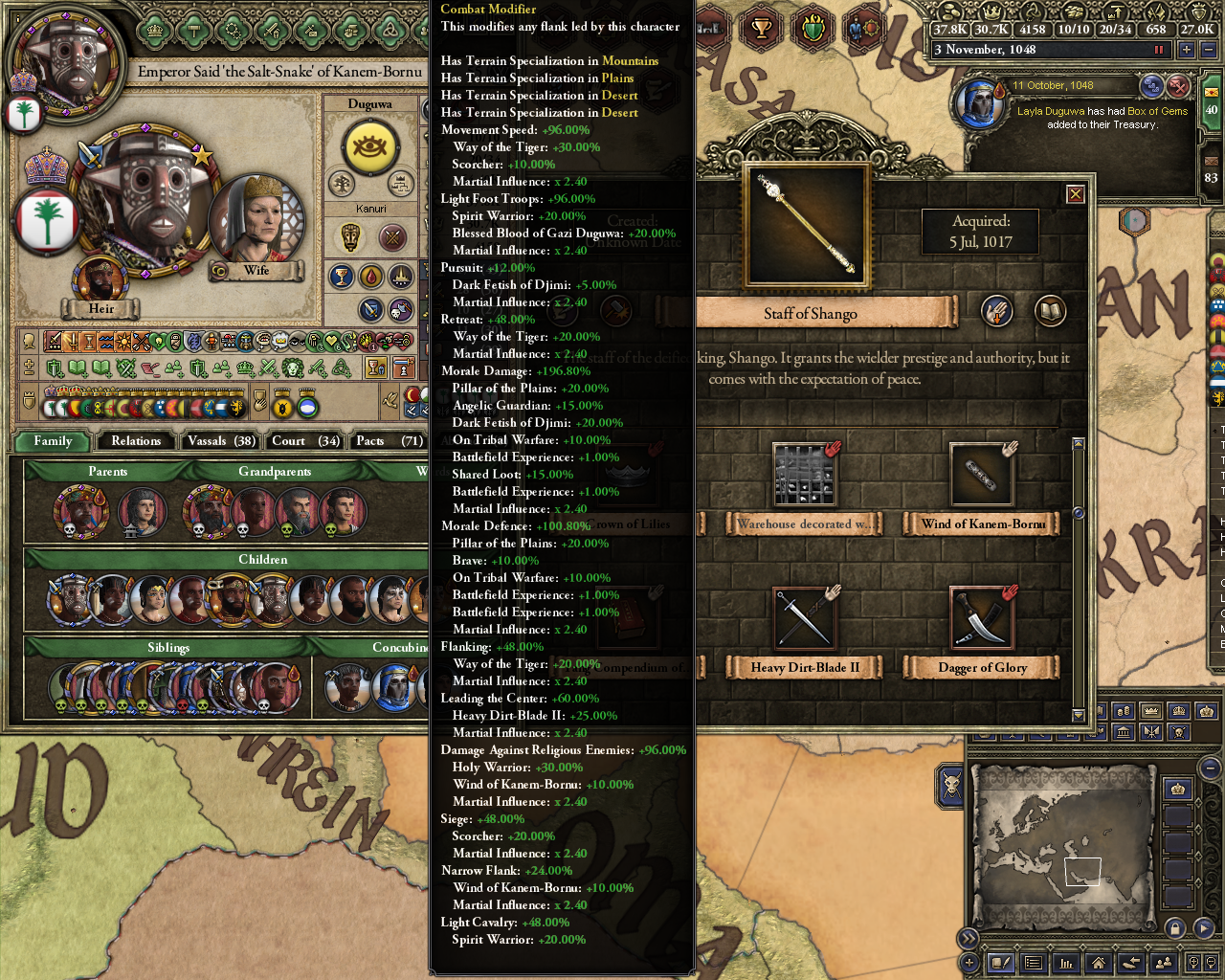Click the prestige crown icon in the top bar

(x=991, y=11)
